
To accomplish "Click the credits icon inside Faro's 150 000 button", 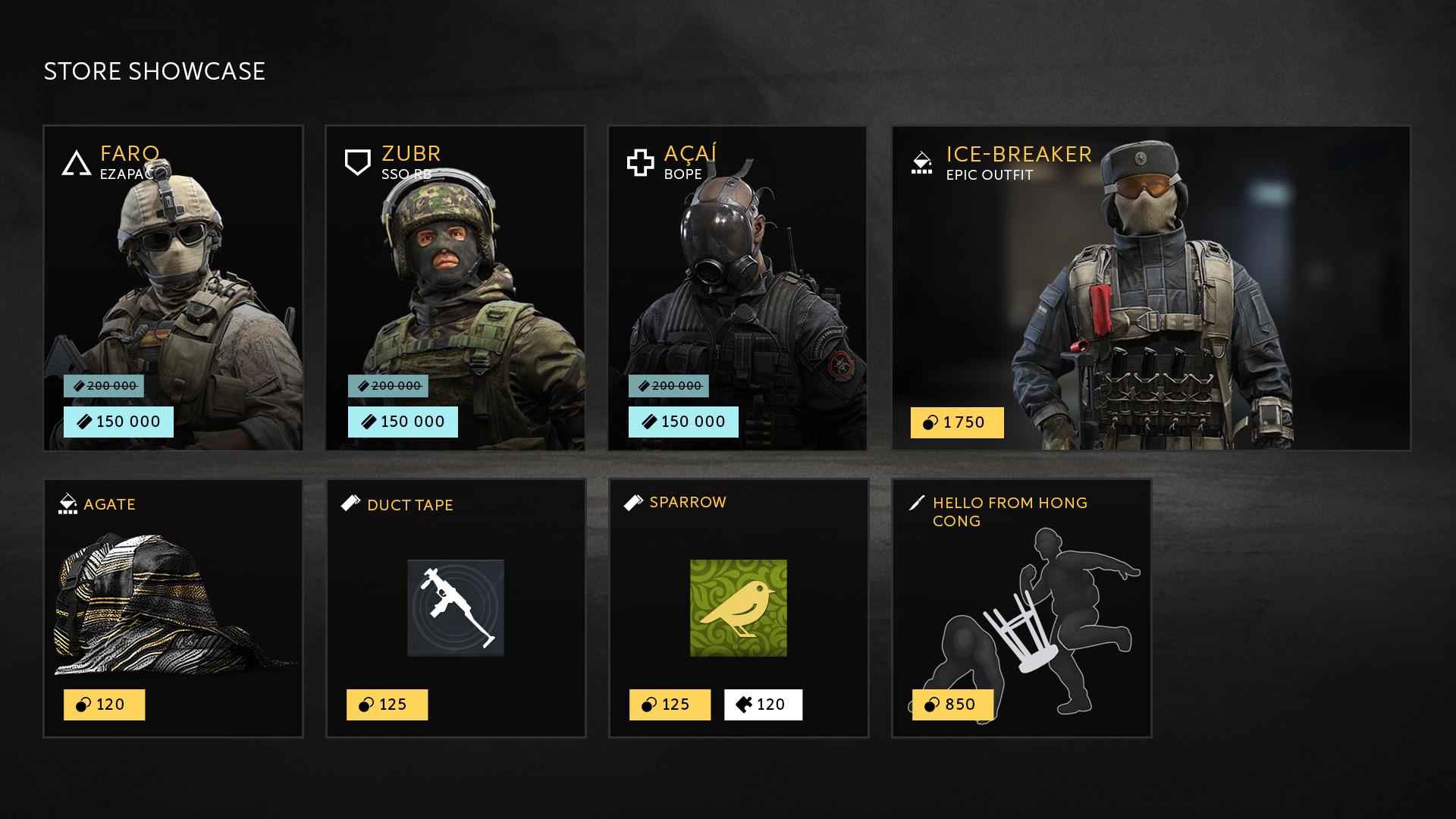I will (x=86, y=422).
